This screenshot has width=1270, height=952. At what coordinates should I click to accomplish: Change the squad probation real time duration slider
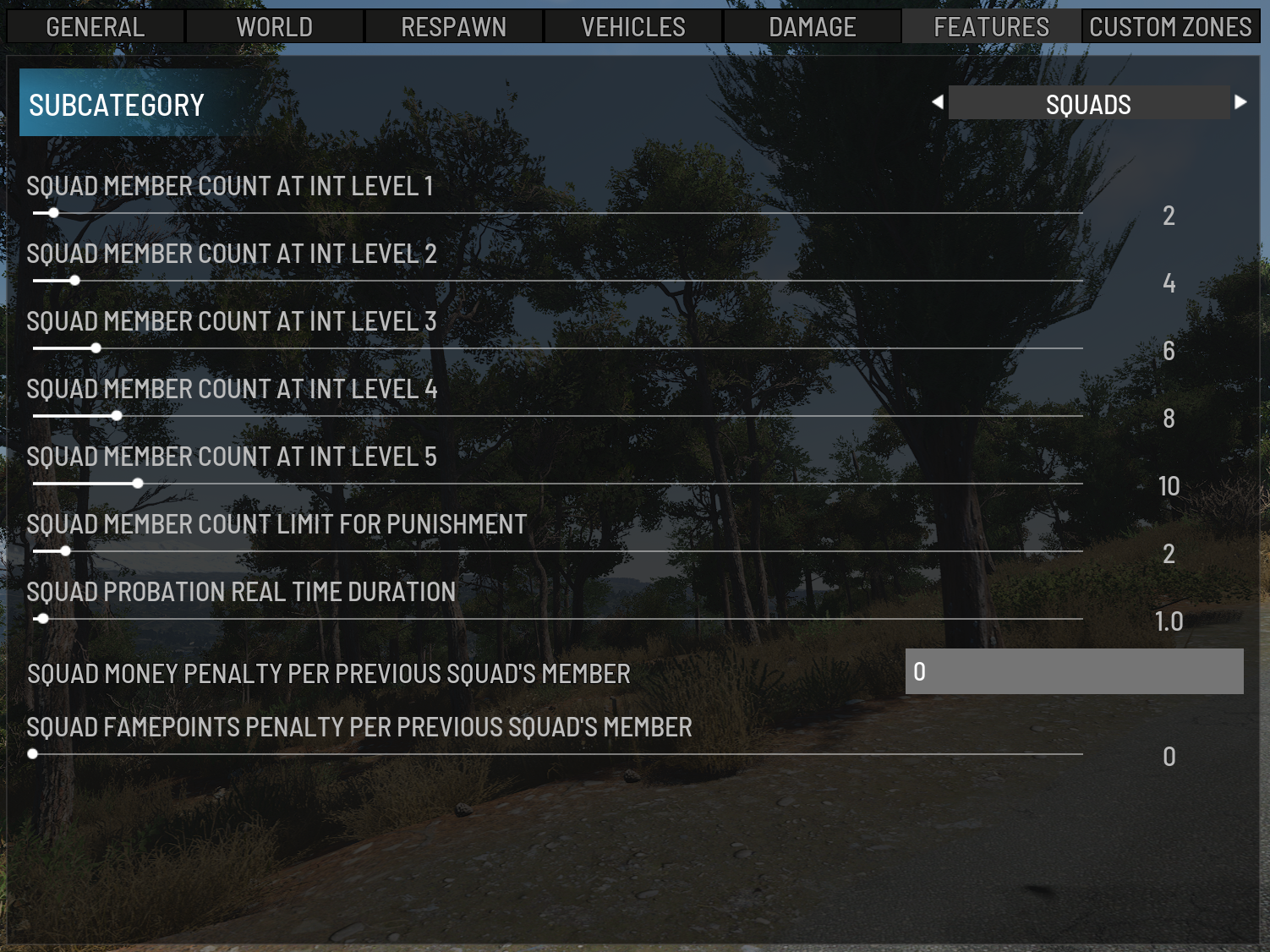(43, 619)
